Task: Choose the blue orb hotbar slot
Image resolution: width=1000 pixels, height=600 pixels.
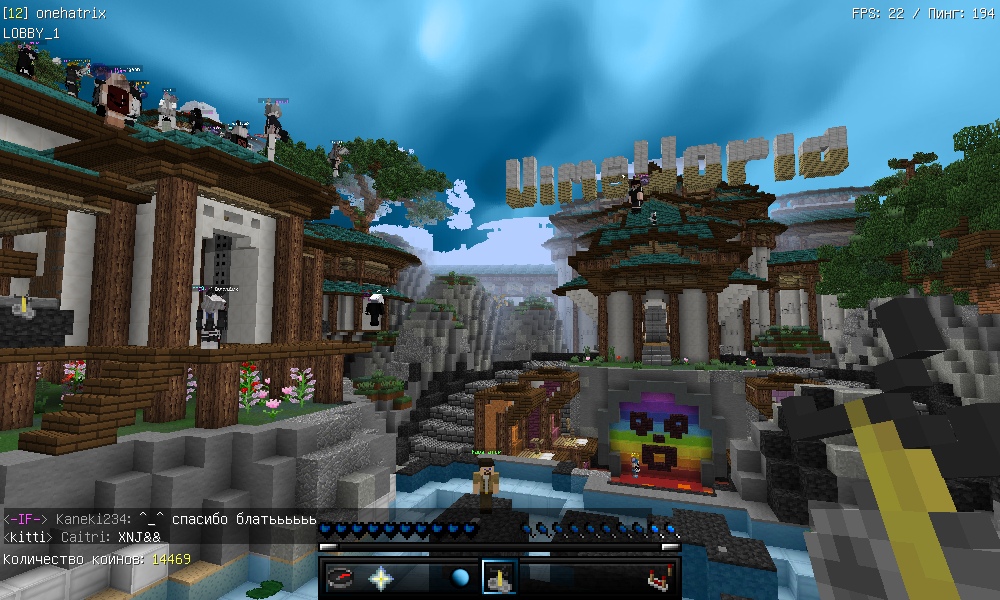Action: point(460,578)
